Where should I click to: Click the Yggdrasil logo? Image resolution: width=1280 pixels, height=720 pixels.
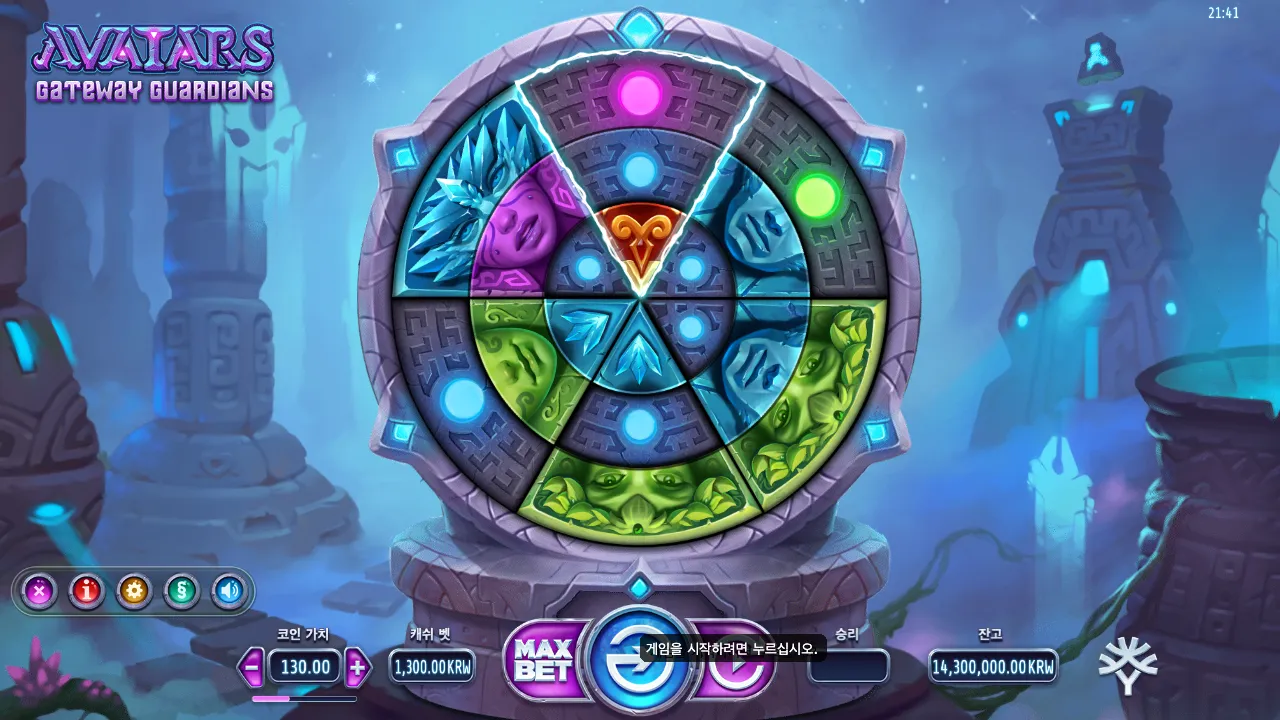tap(1129, 663)
